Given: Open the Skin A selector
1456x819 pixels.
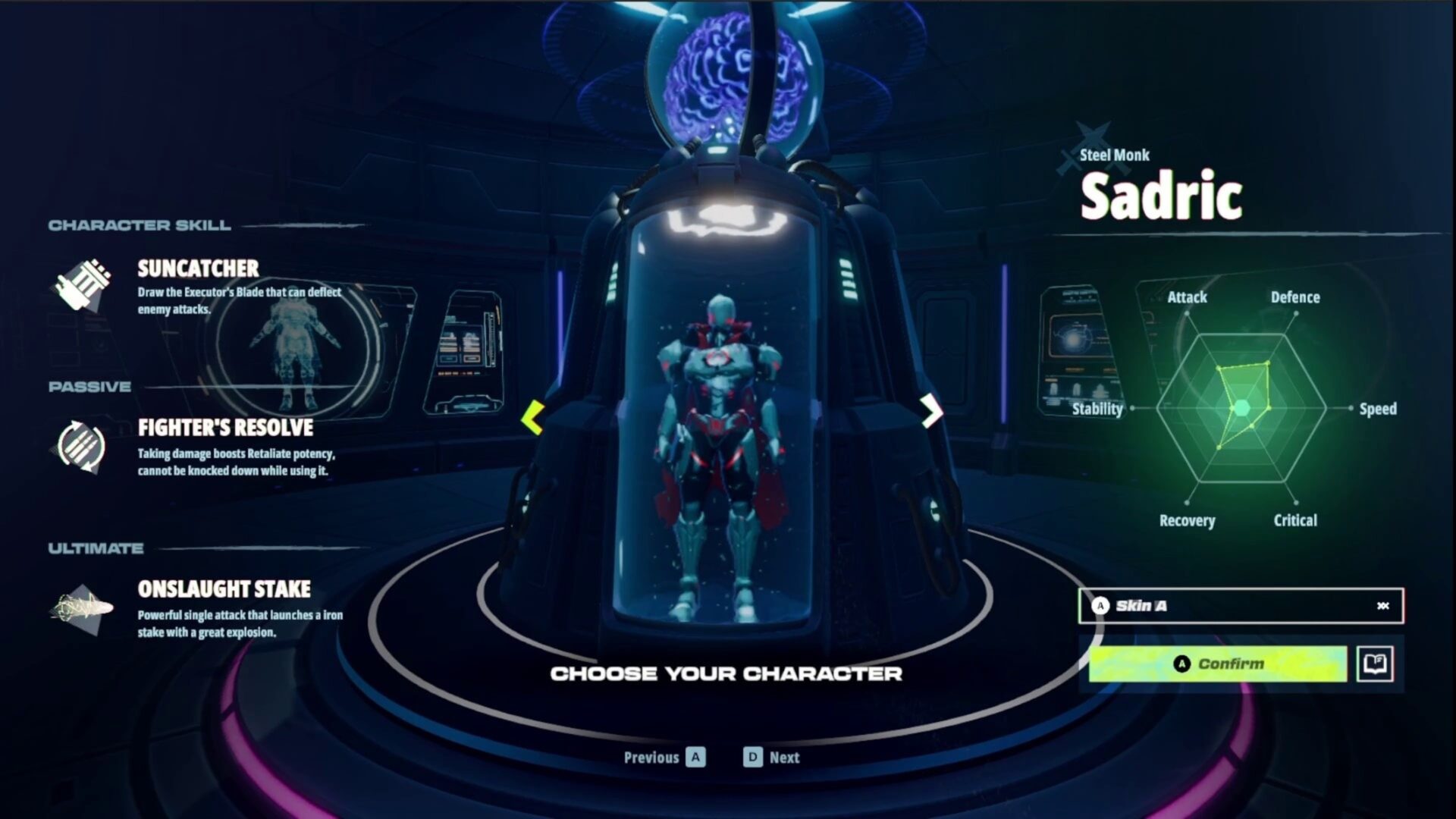Looking at the screenshot, I should click(x=1240, y=606).
